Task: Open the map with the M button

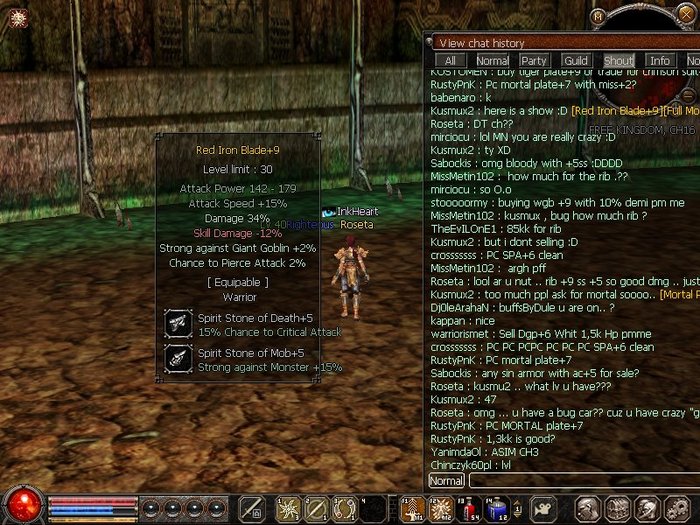Action: click(599, 16)
